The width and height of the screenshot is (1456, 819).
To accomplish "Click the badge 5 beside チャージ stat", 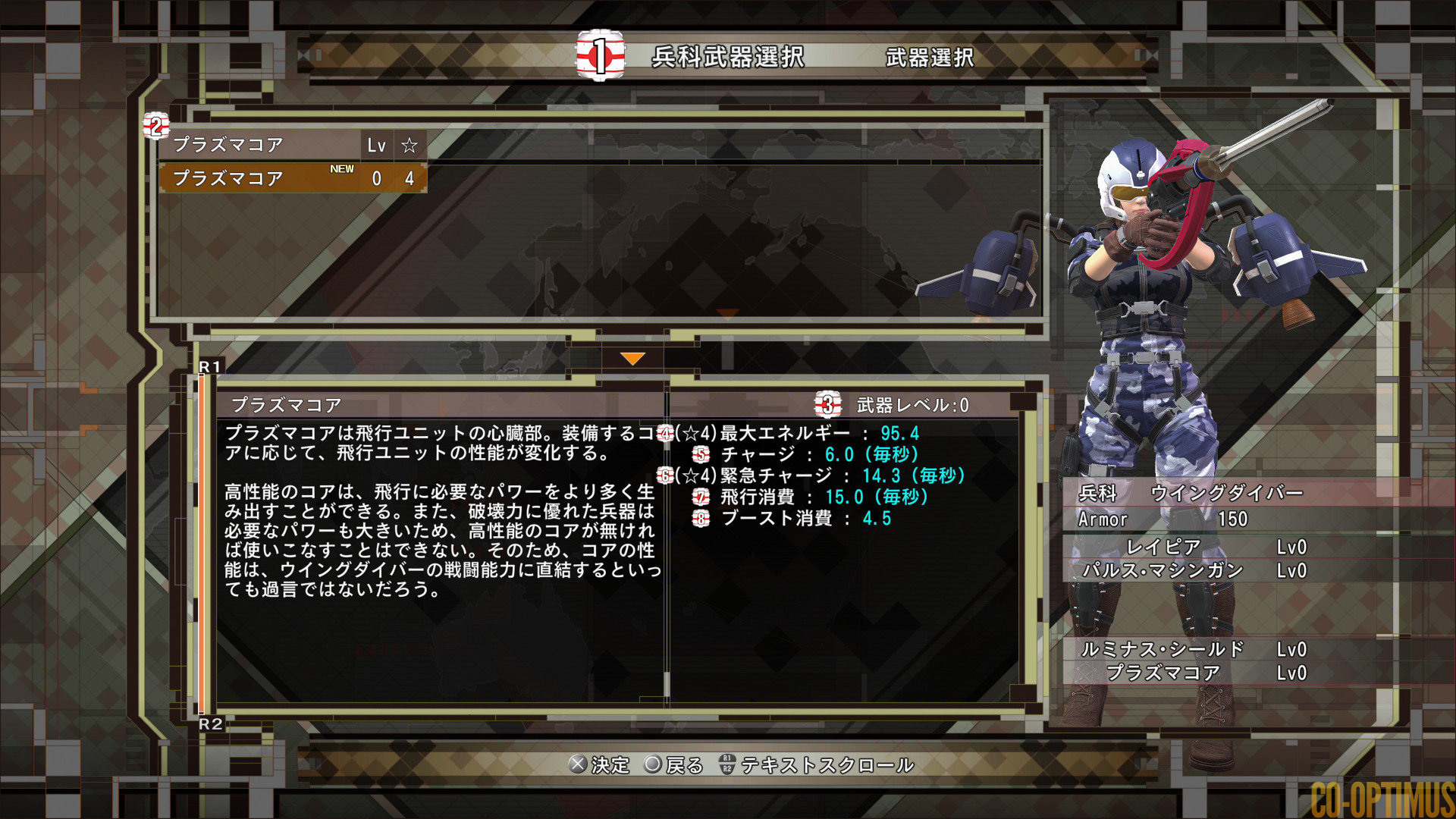I will [700, 456].
